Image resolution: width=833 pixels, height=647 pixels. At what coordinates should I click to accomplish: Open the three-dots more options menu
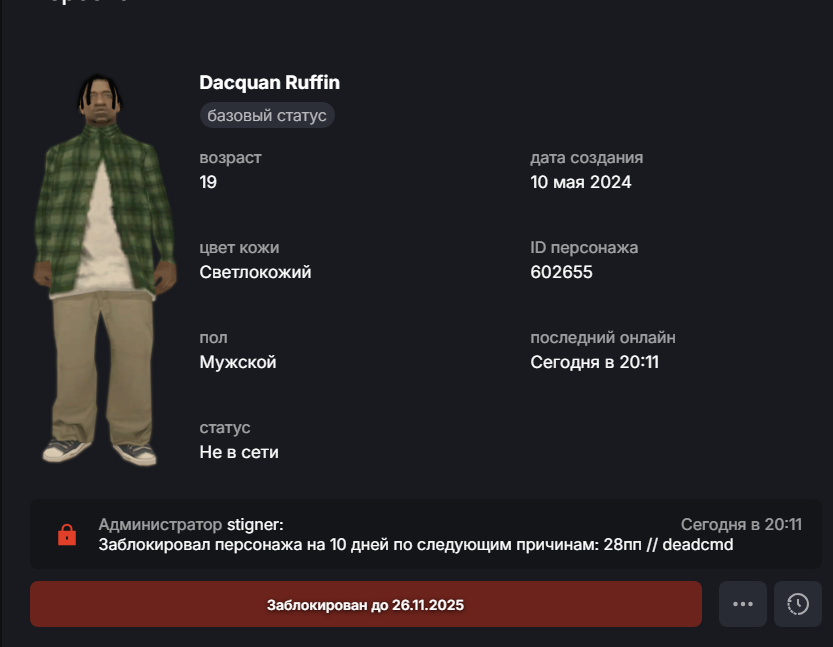coord(742,604)
